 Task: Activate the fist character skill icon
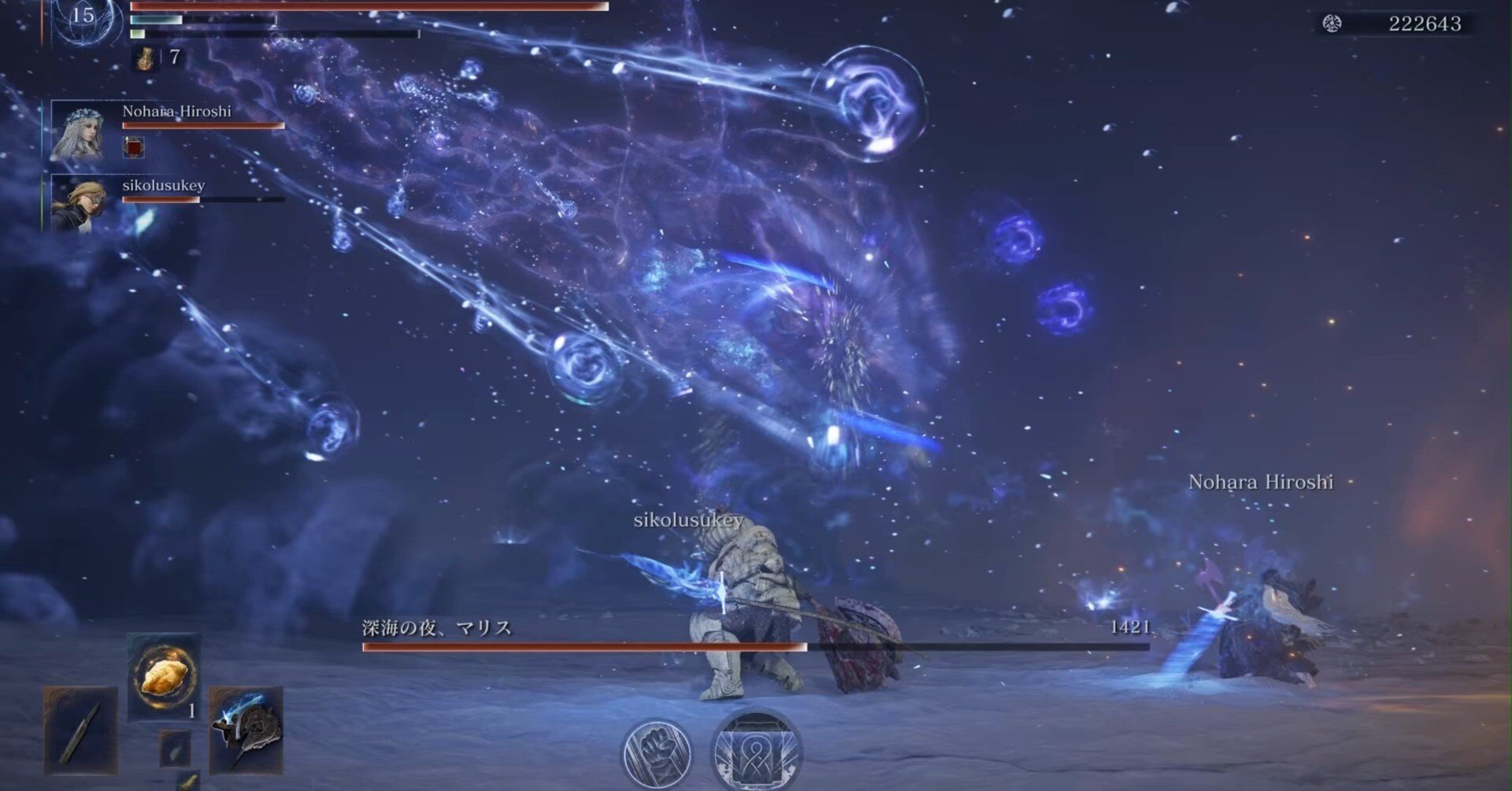coord(656,752)
